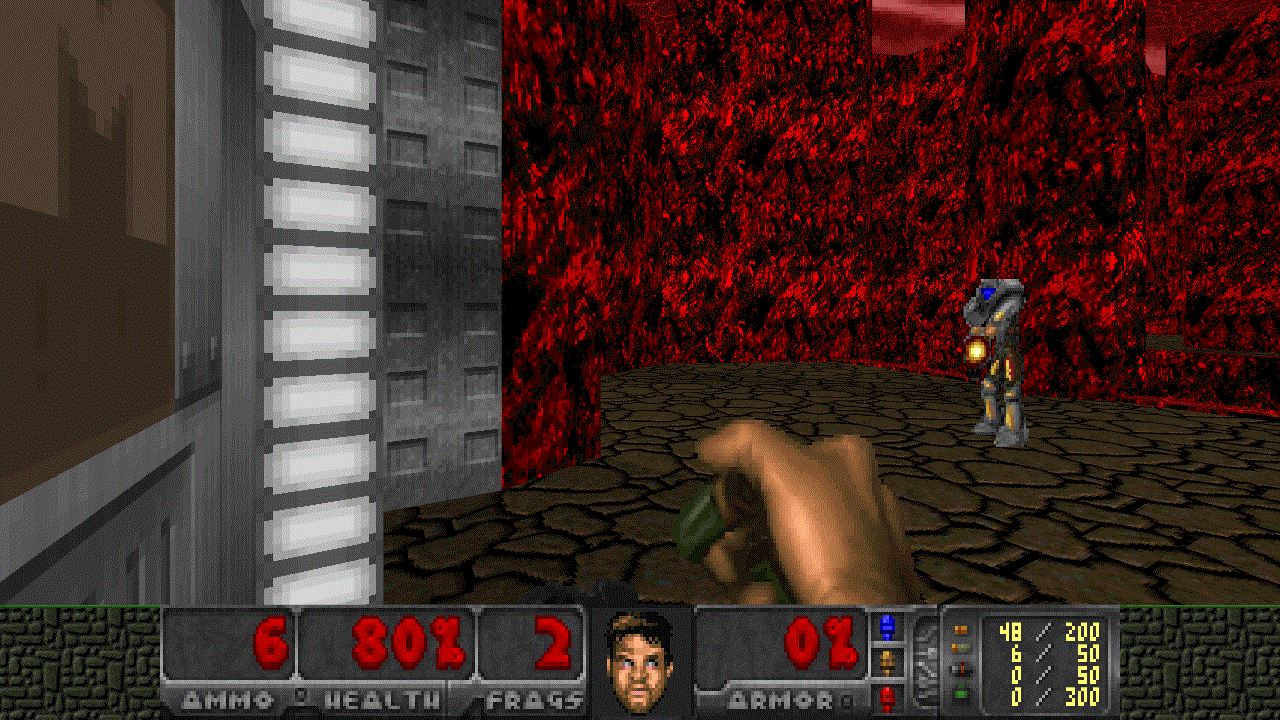Click the green plasma cell ammo icon
The image size is (1280, 720).
point(961,696)
